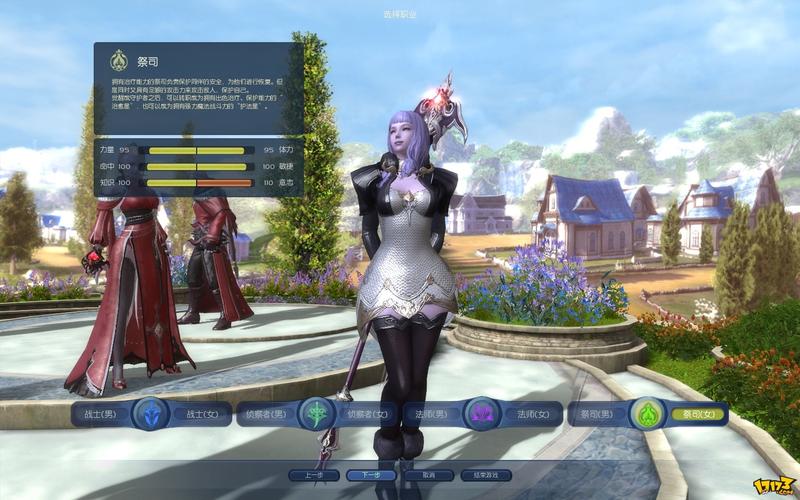Click the green Priest class emblem

[645, 413]
